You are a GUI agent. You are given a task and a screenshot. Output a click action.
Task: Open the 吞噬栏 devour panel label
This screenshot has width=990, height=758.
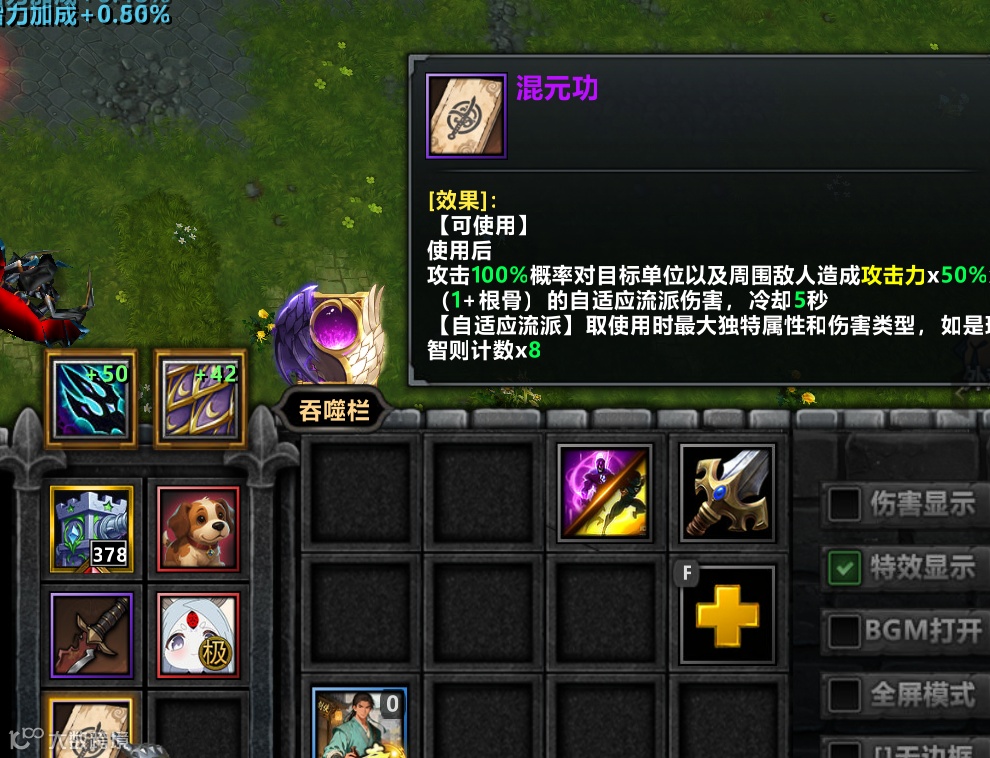point(334,410)
